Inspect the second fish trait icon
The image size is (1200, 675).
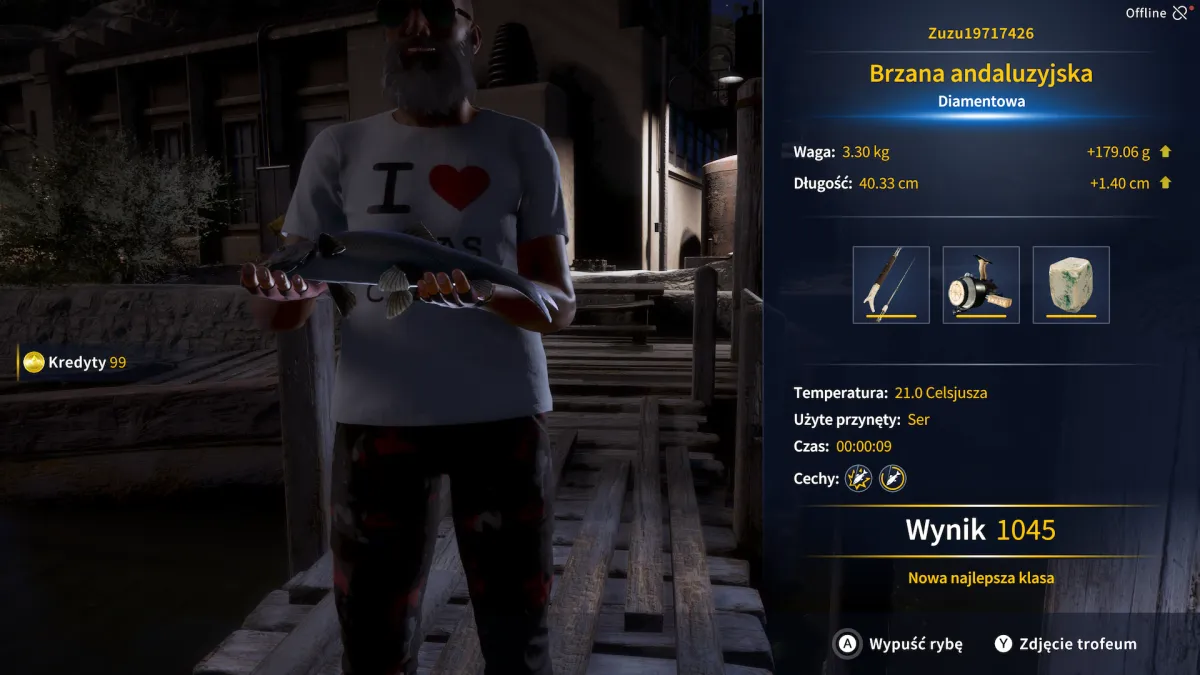click(x=892, y=479)
